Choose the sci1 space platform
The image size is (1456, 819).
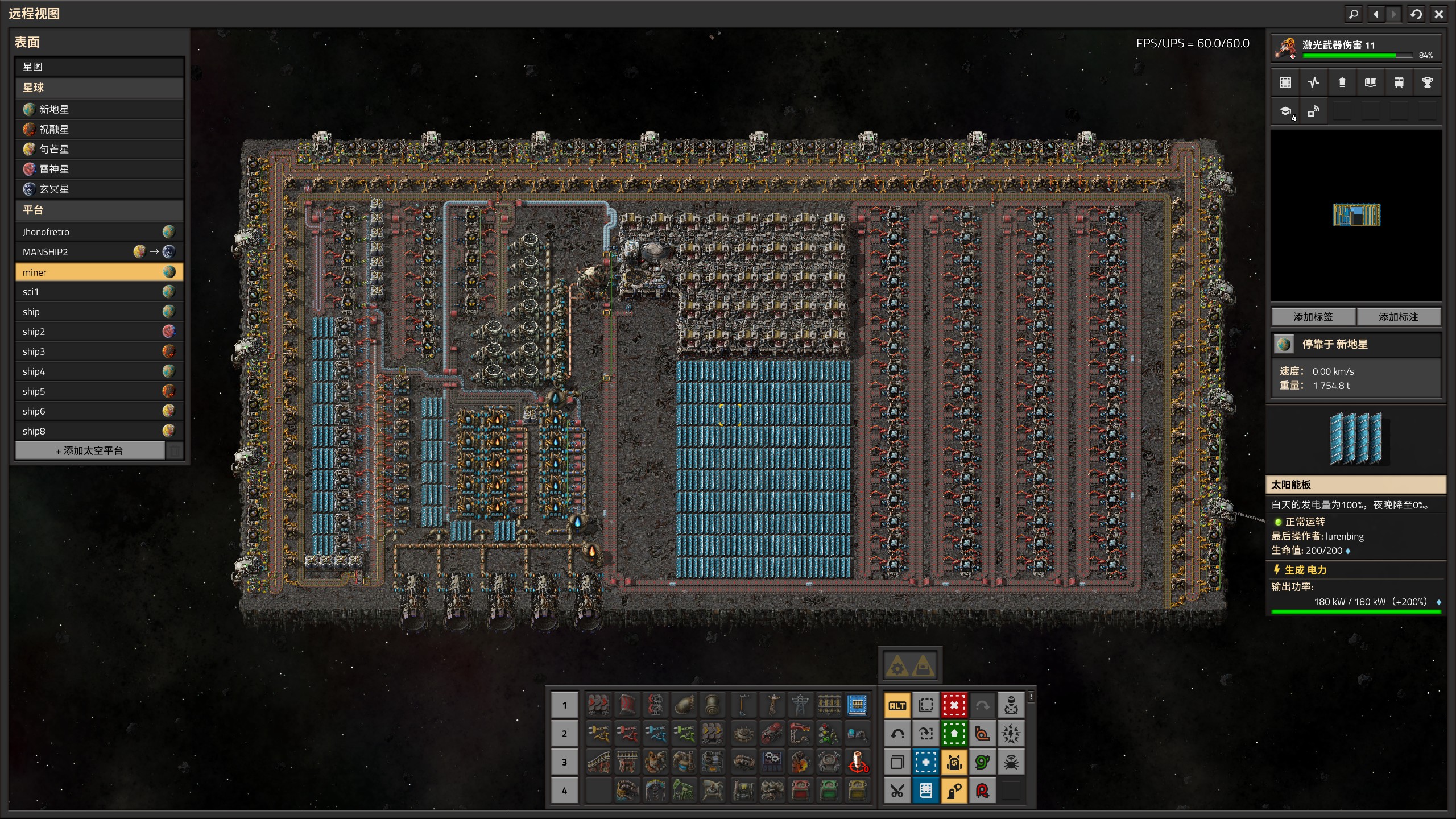click(x=99, y=292)
